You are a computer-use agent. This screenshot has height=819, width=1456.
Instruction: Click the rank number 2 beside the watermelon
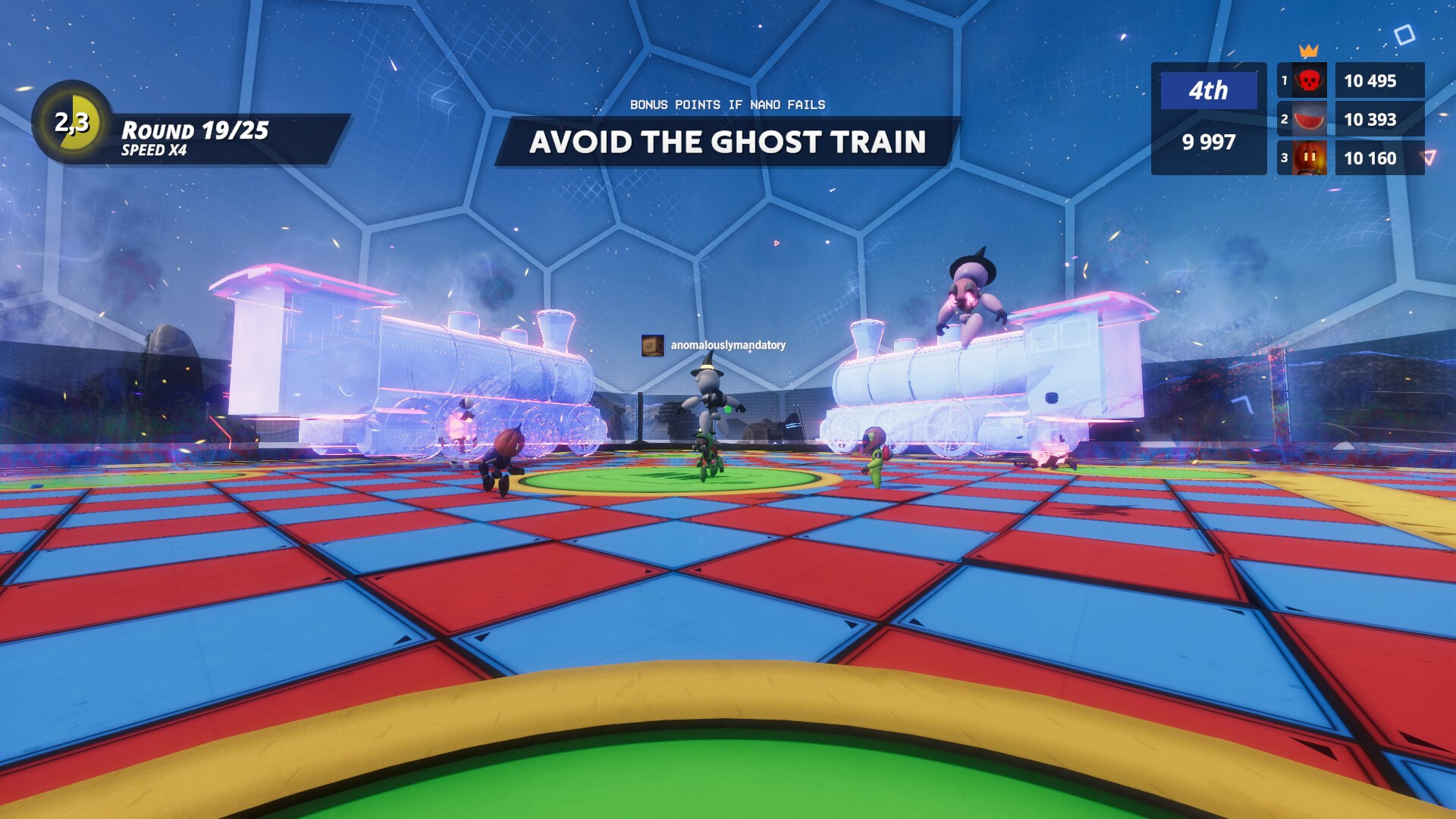[x=1283, y=120]
